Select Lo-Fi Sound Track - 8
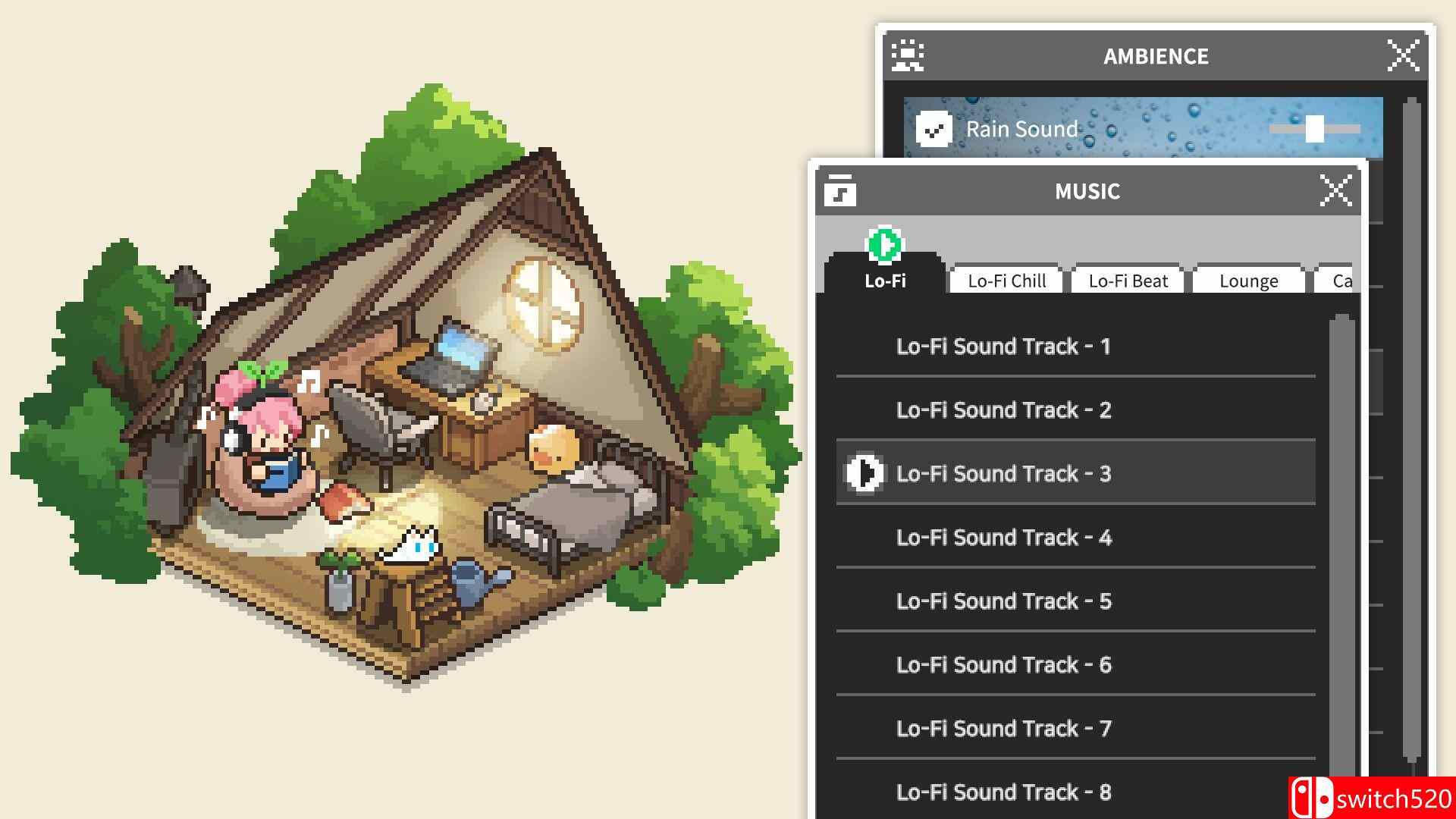Image resolution: width=1456 pixels, height=819 pixels. coord(1003,792)
